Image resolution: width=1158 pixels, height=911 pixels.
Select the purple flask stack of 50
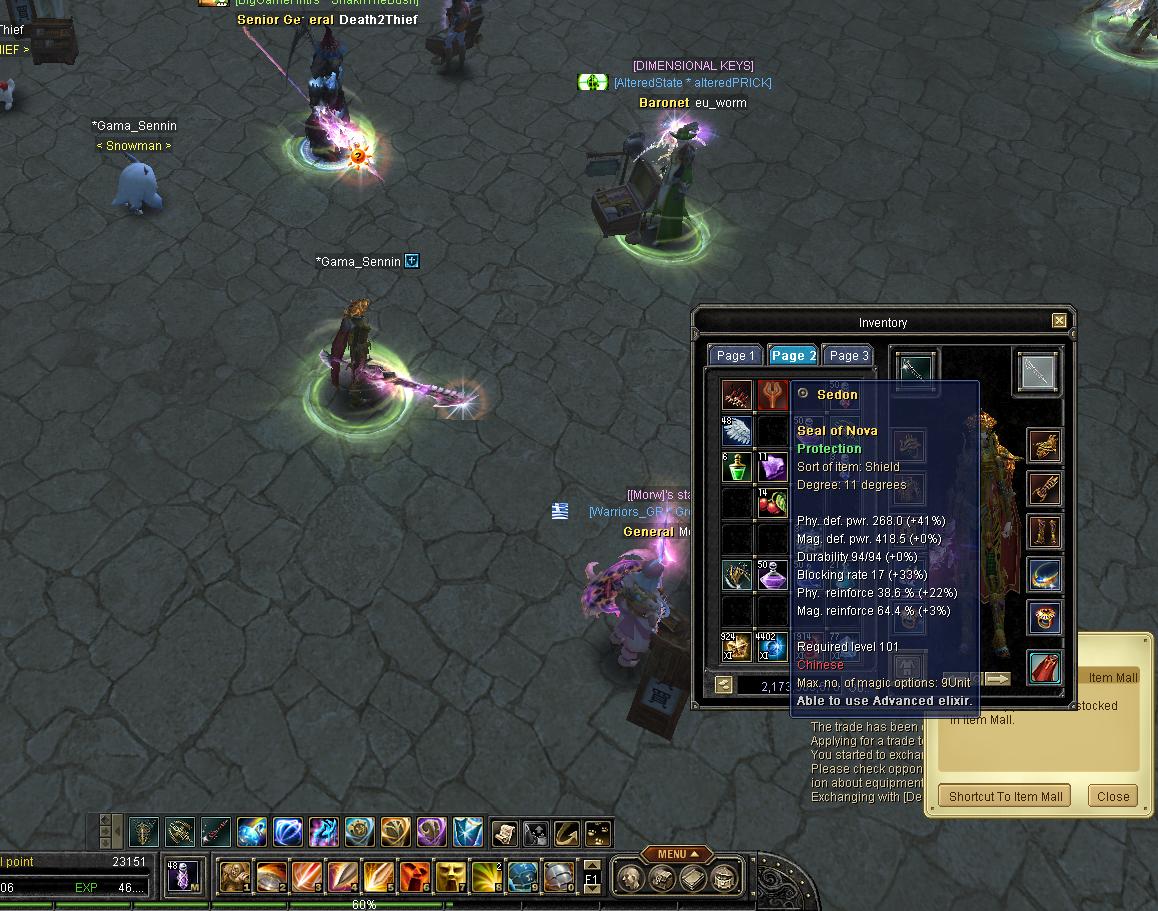point(772,575)
